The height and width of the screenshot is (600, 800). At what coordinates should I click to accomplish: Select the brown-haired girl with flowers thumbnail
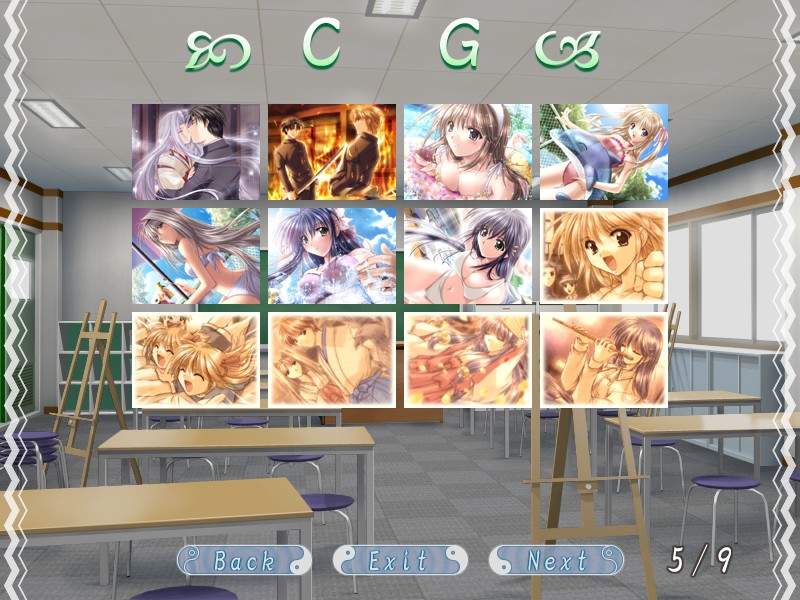tap(468, 151)
